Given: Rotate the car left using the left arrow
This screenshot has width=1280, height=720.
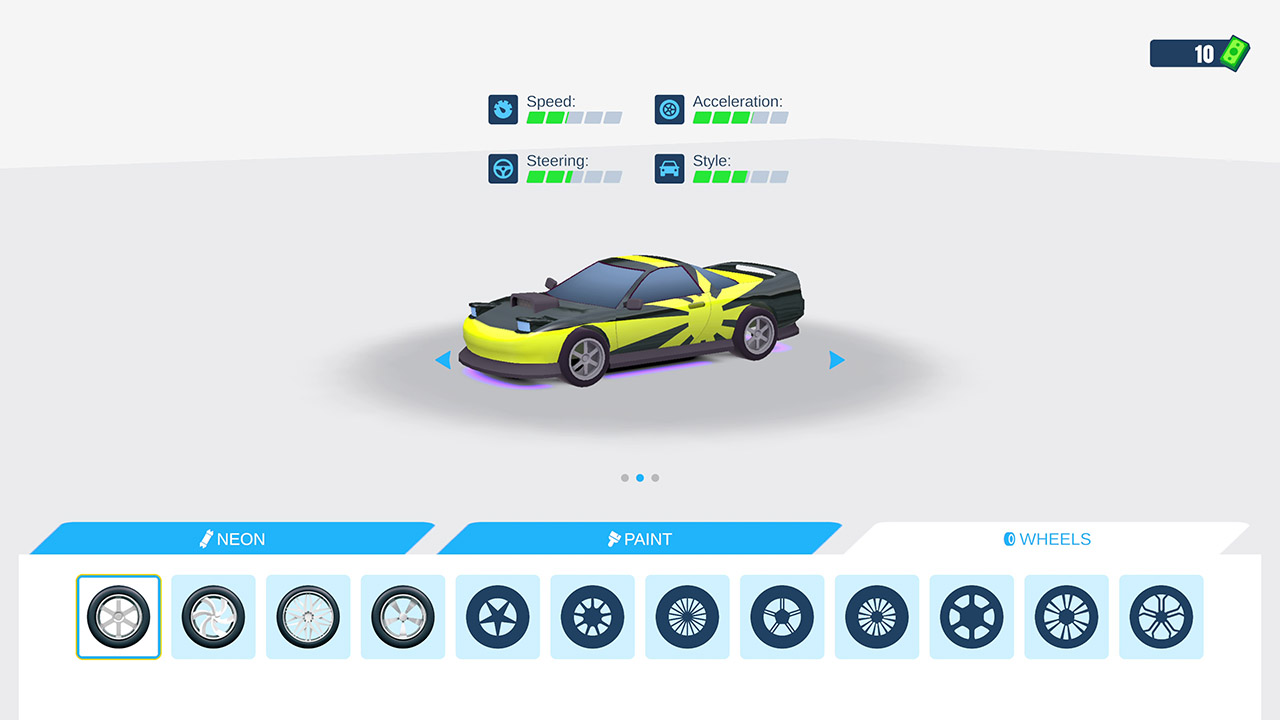Looking at the screenshot, I should [443, 360].
